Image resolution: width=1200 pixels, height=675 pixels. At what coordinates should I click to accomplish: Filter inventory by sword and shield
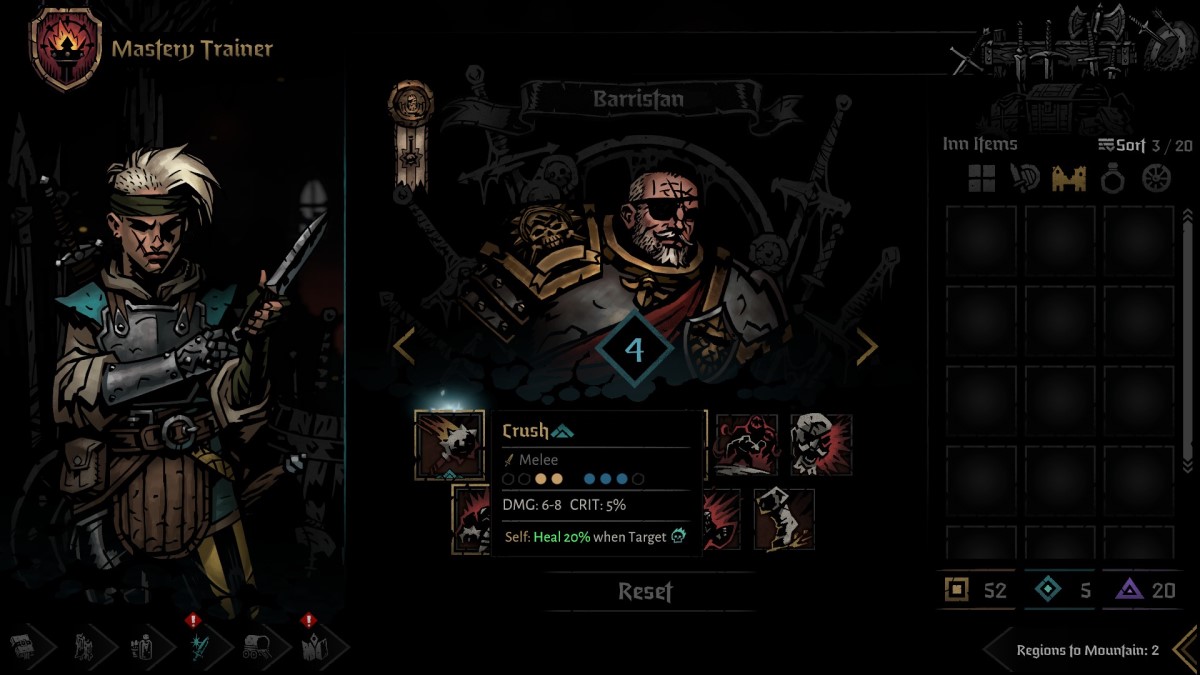1025,179
